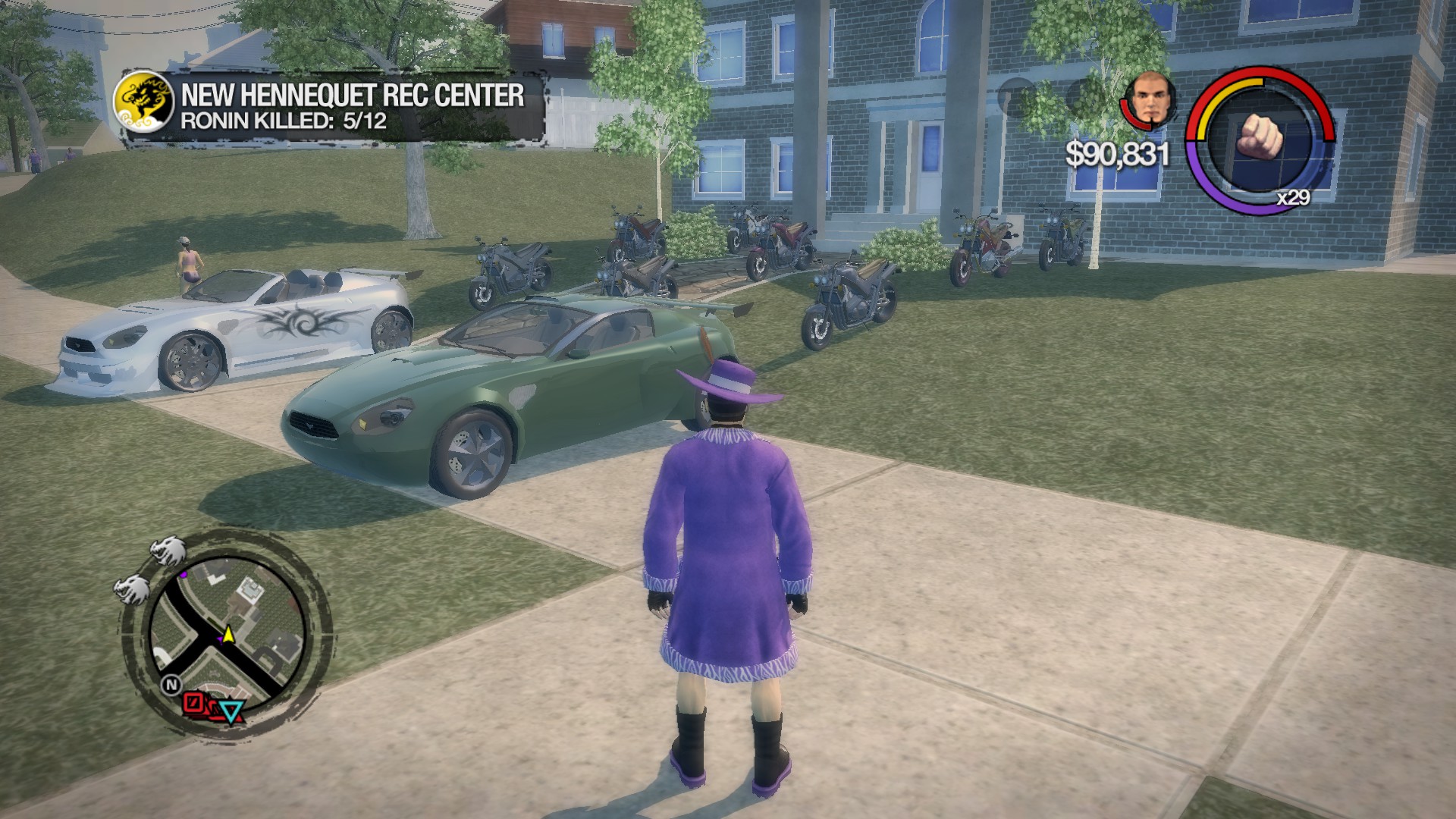Click the player portrait face icon
1456x819 pixels.
point(1151,97)
